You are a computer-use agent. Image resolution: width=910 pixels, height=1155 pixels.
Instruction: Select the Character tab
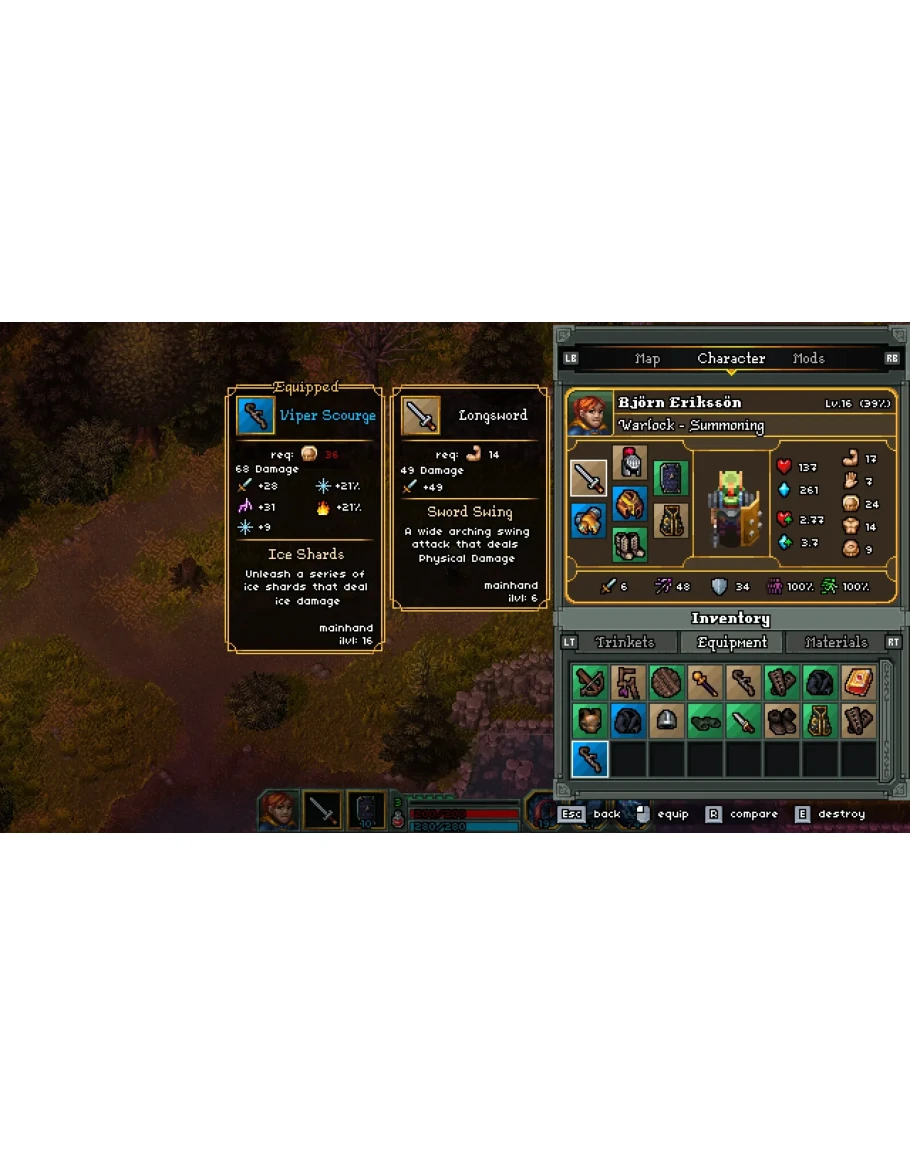coord(731,359)
